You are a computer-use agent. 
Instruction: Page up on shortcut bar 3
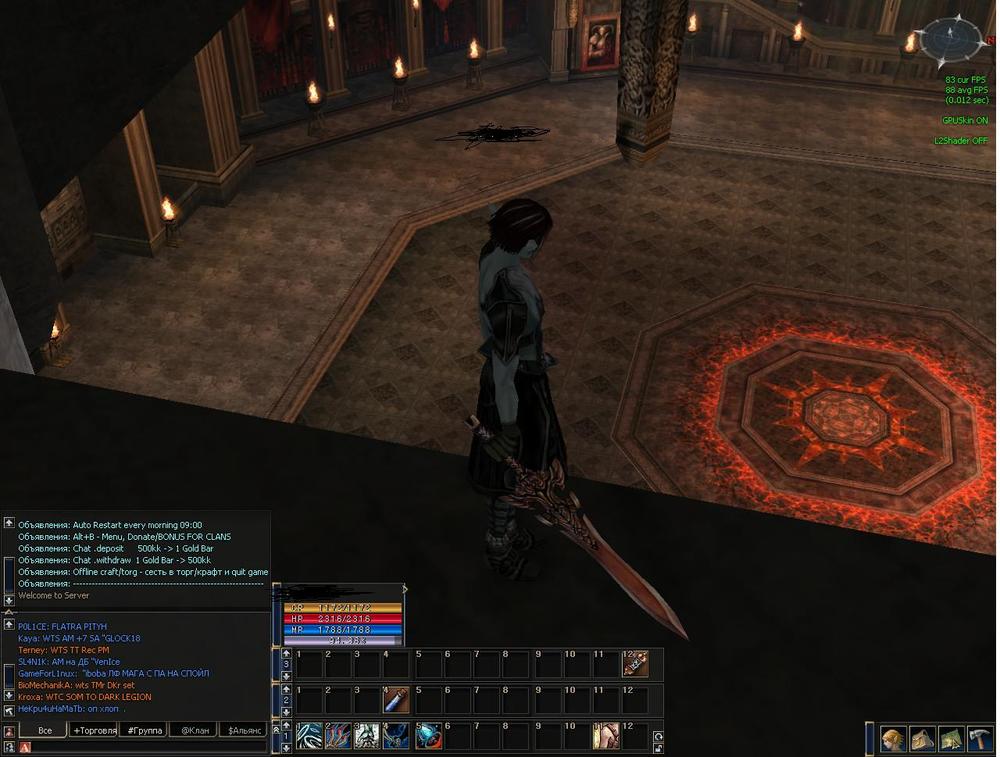286,653
